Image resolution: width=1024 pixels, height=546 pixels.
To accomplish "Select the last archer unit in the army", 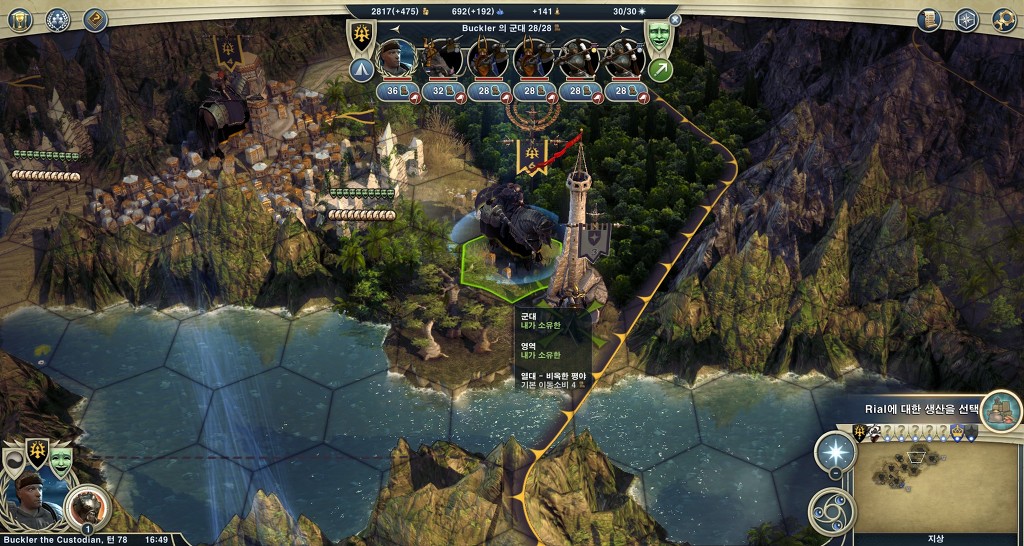I will click(627, 59).
